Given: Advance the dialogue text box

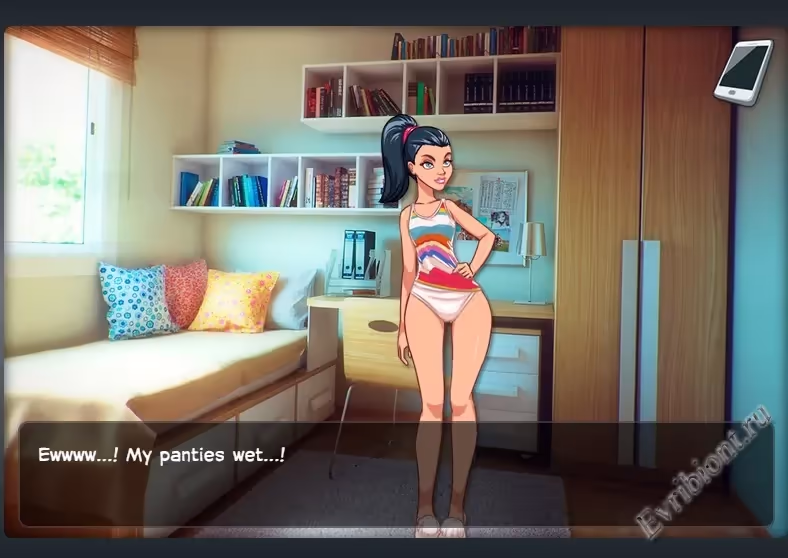Looking at the screenshot, I should point(395,472).
